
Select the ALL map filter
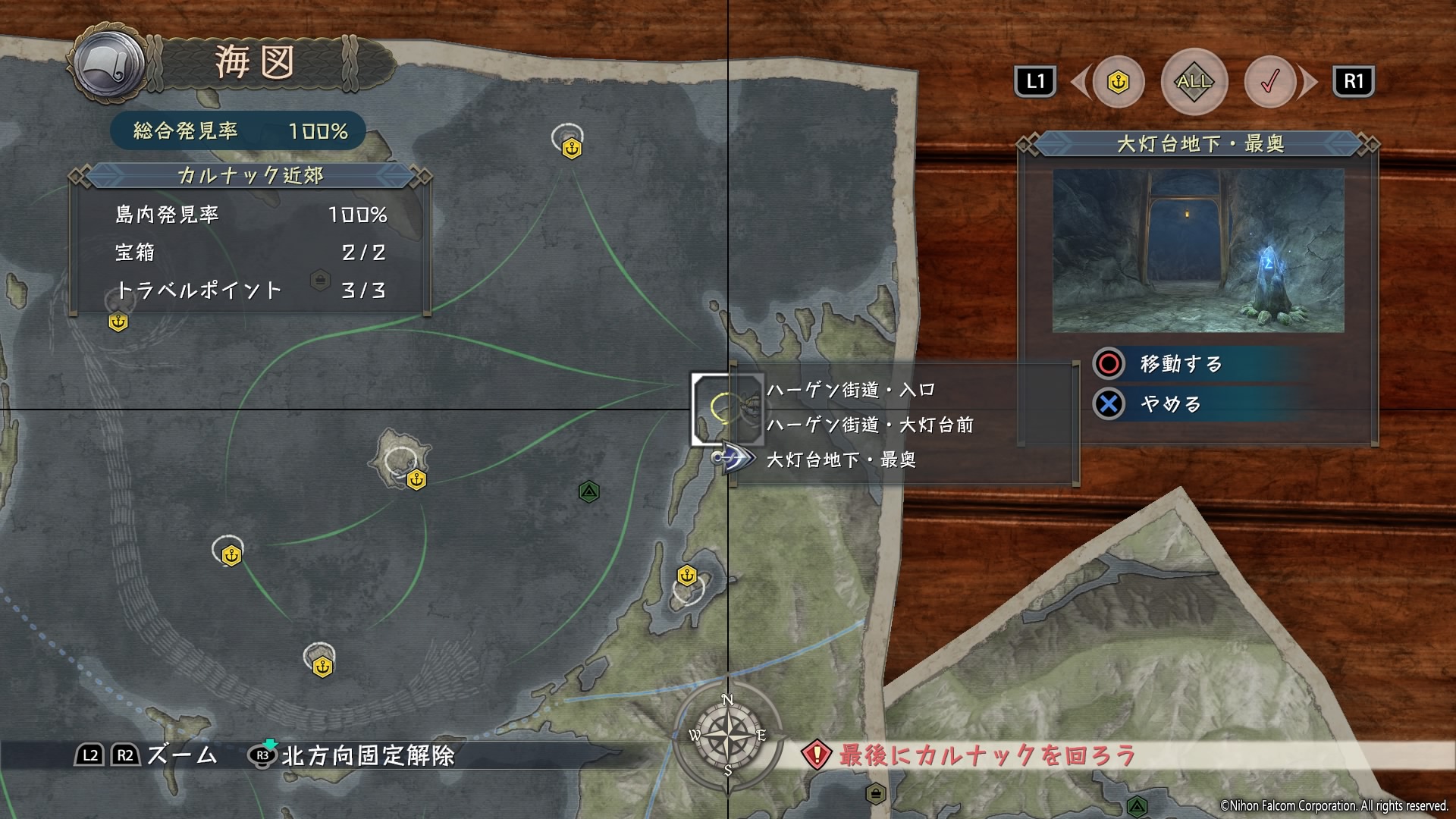pyautogui.click(x=1194, y=81)
